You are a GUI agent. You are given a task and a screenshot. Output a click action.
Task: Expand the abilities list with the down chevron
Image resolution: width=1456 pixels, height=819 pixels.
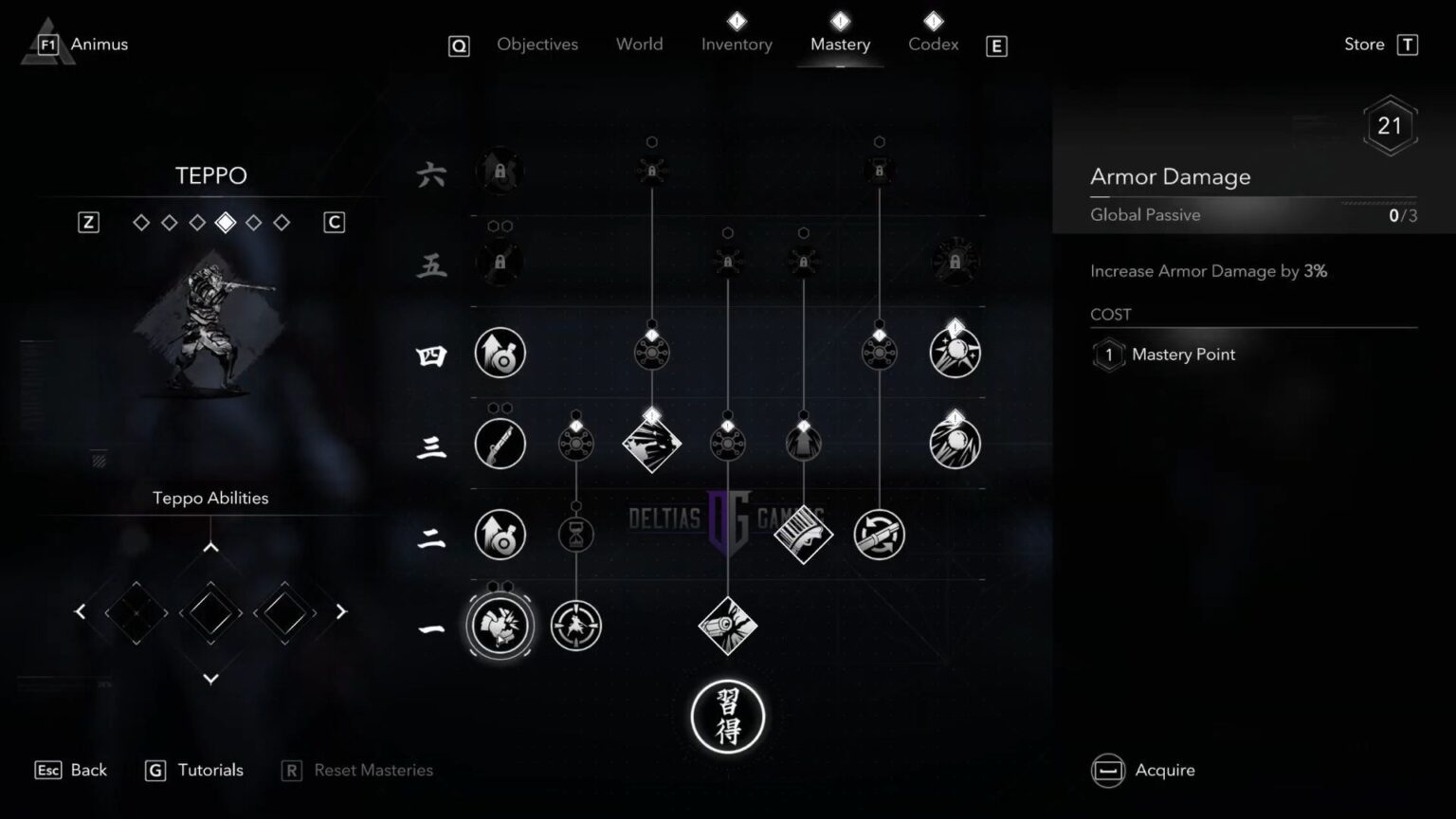pyautogui.click(x=210, y=679)
